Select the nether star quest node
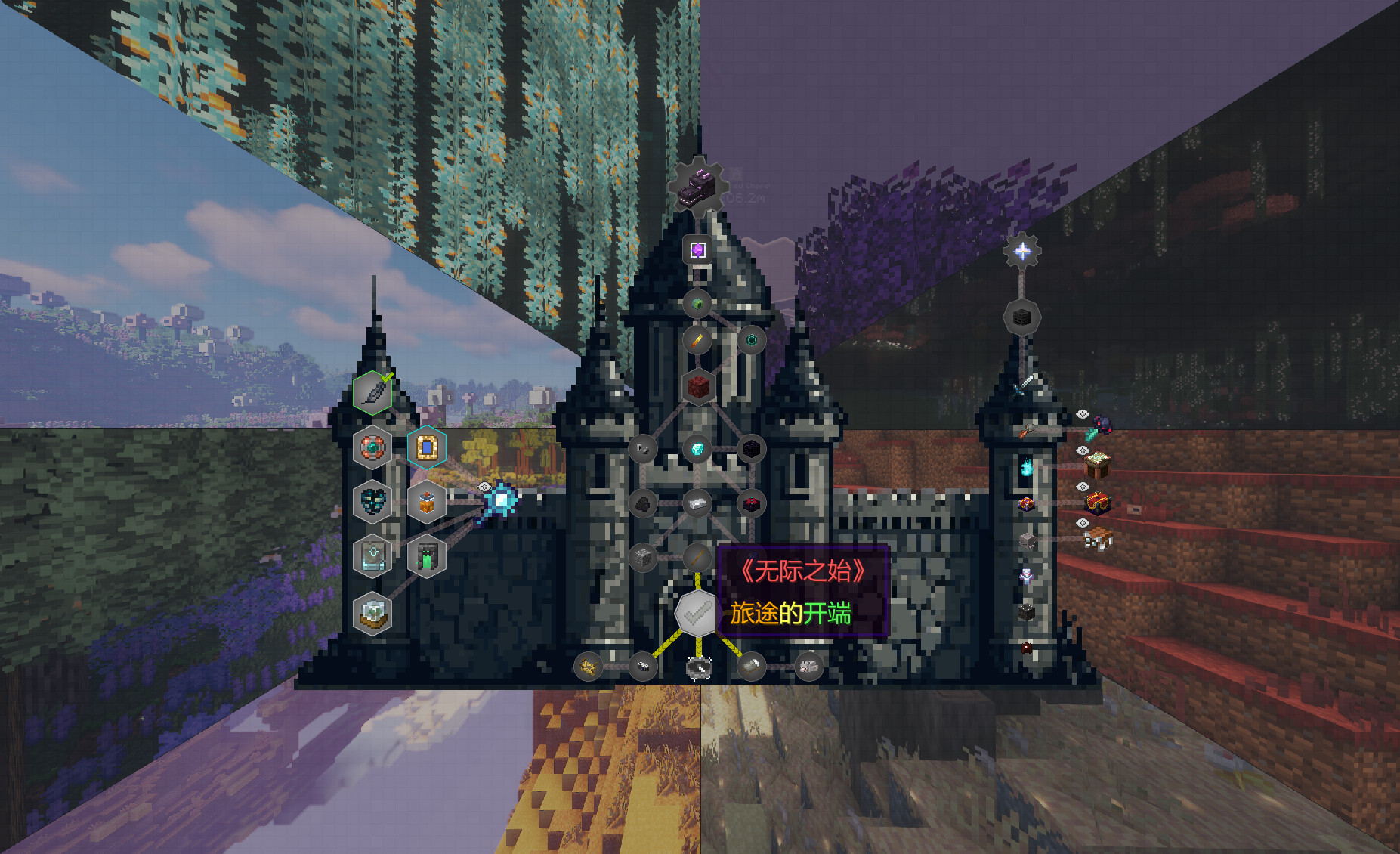 pyautogui.click(x=1021, y=251)
